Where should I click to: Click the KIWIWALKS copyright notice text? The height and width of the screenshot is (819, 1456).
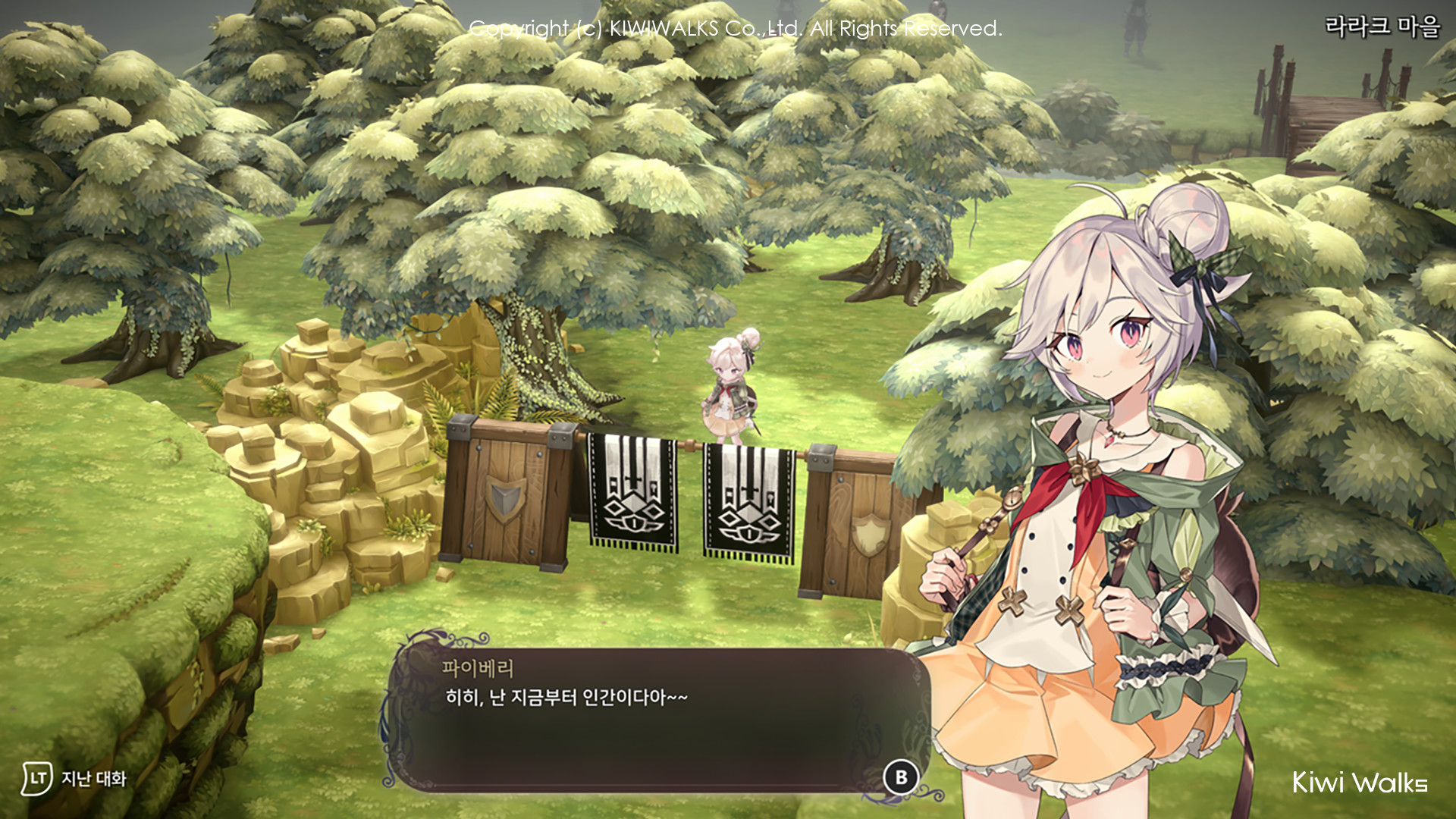click(737, 28)
